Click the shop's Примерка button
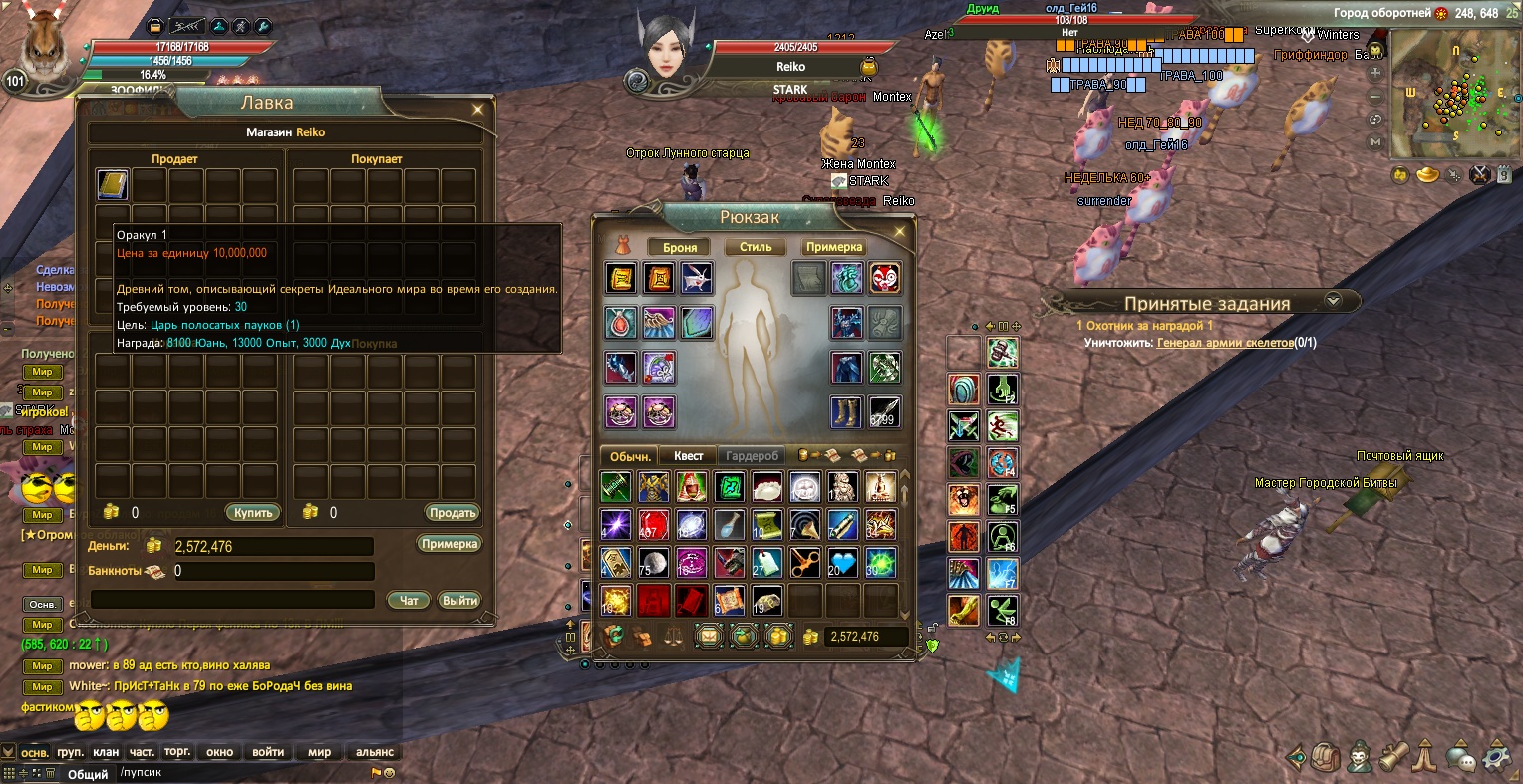This screenshot has width=1523, height=784. (x=450, y=544)
